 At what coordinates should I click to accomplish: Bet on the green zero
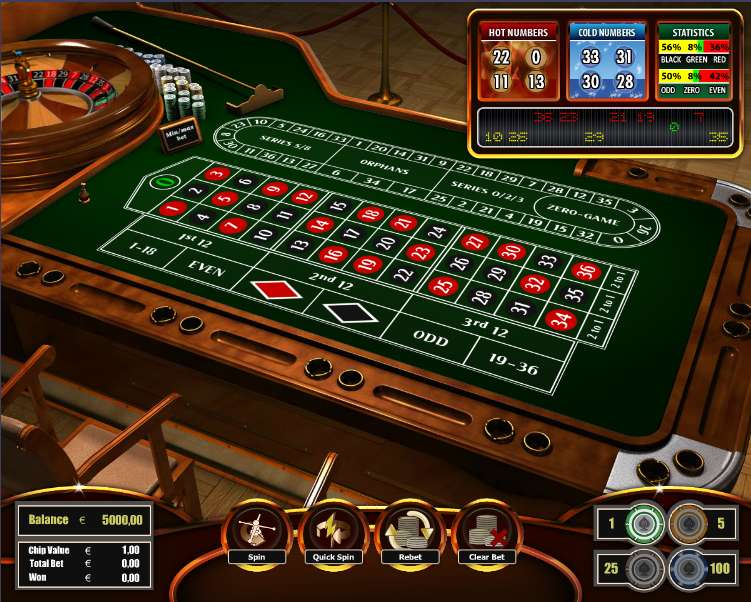[164, 182]
